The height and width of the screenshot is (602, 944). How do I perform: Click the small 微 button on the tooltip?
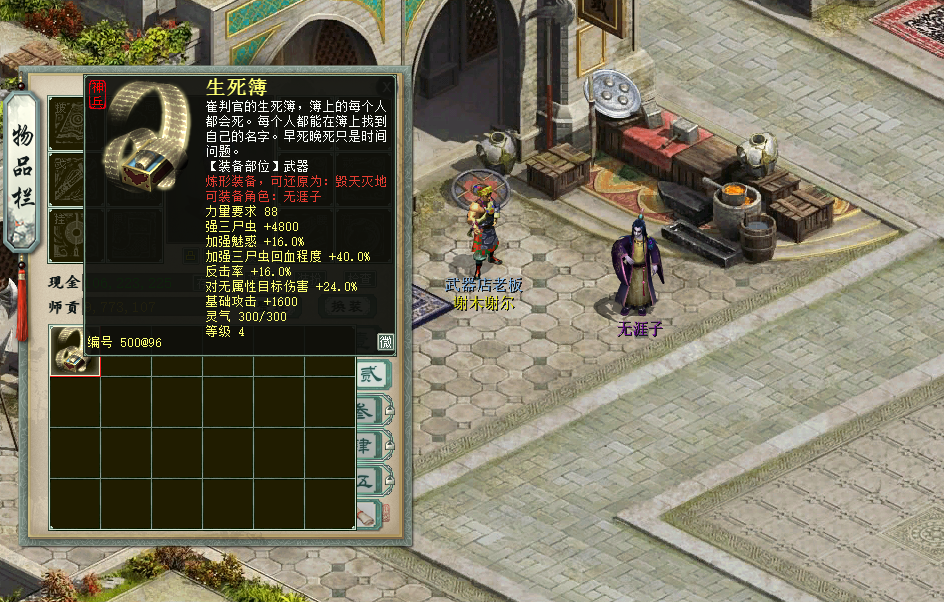[385, 342]
